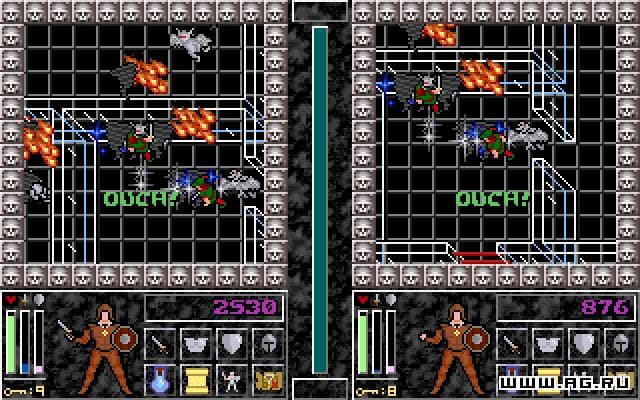Select the helmet slot in left player's panel
Image resolution: width=640 pixels, height=400 pixels.
tap(268, 345)
